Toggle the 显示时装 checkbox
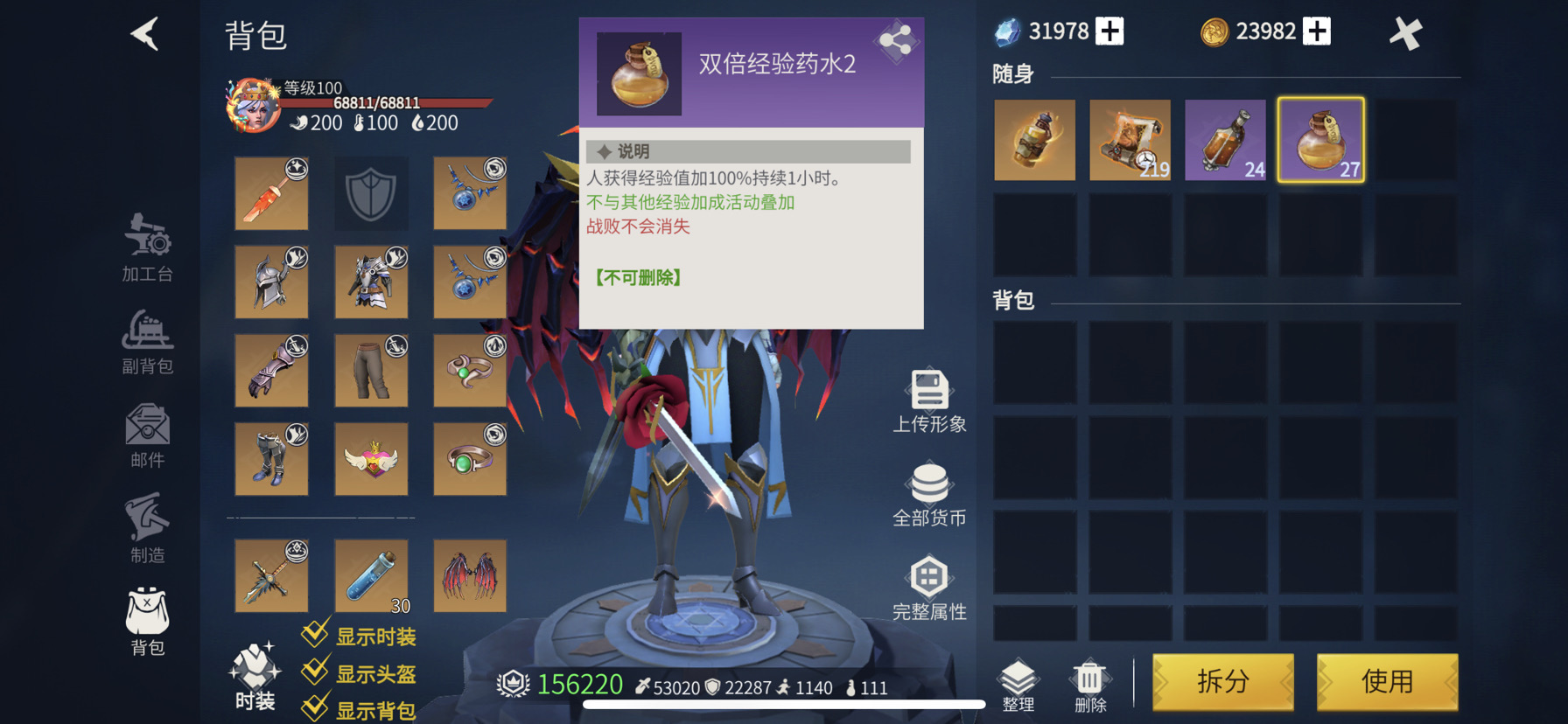 [x=315, y=635]
